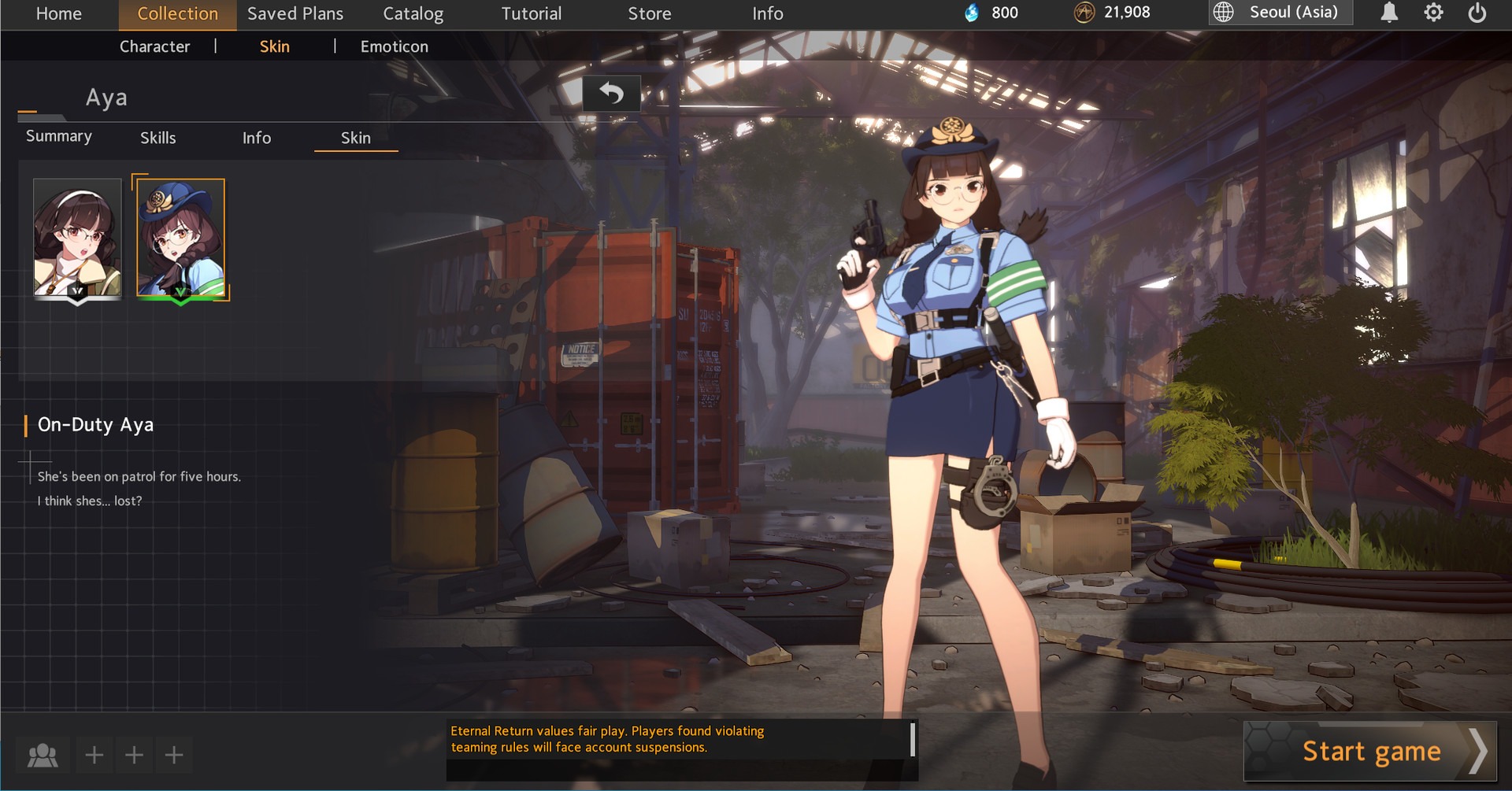Go to the Home screen
This screenshot has width=1512, height=791.
(57, 13)
